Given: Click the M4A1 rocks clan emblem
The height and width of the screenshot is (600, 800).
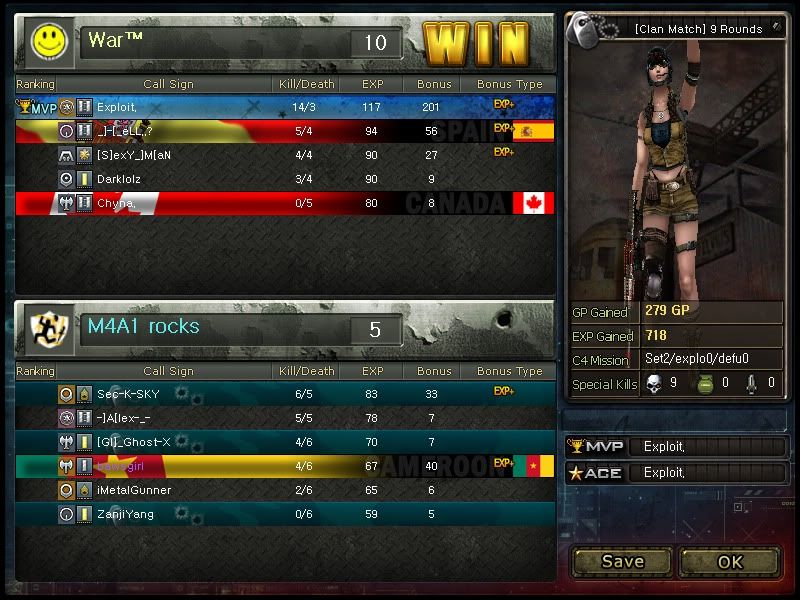Looking at the screenshot, I should tap(46, 328).
